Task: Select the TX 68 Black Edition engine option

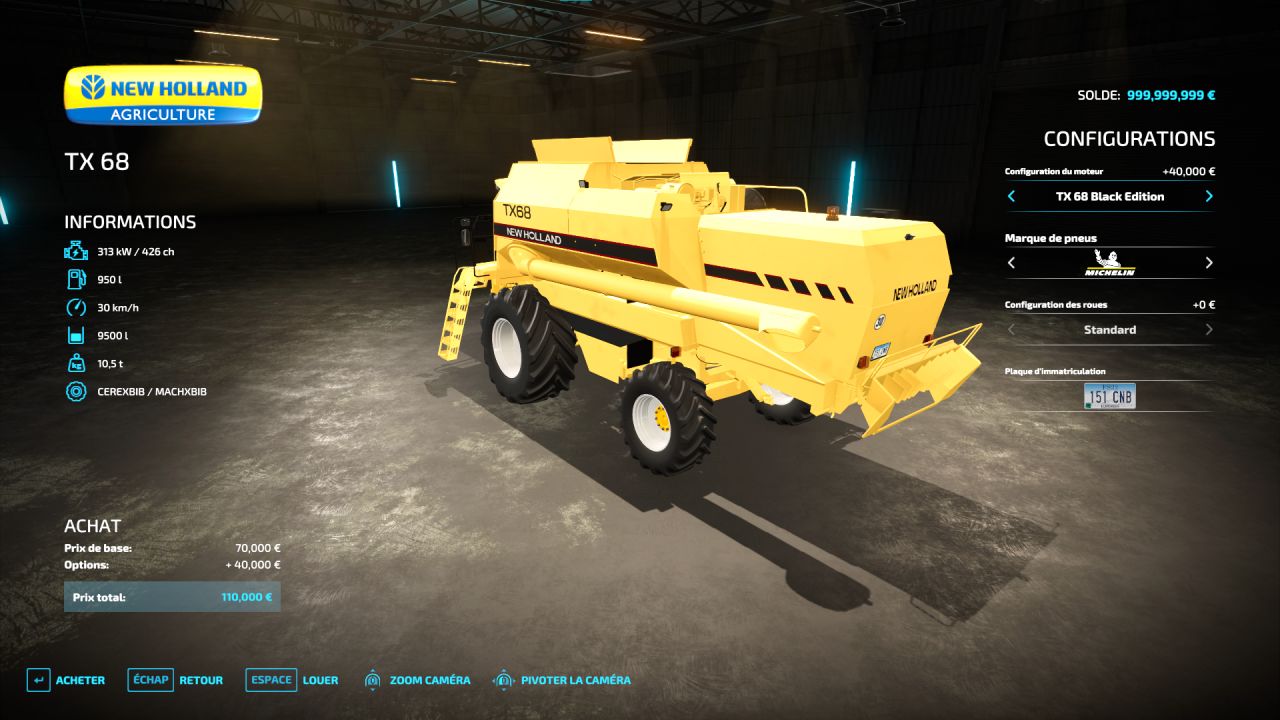Action: [x=1109, y=196]
